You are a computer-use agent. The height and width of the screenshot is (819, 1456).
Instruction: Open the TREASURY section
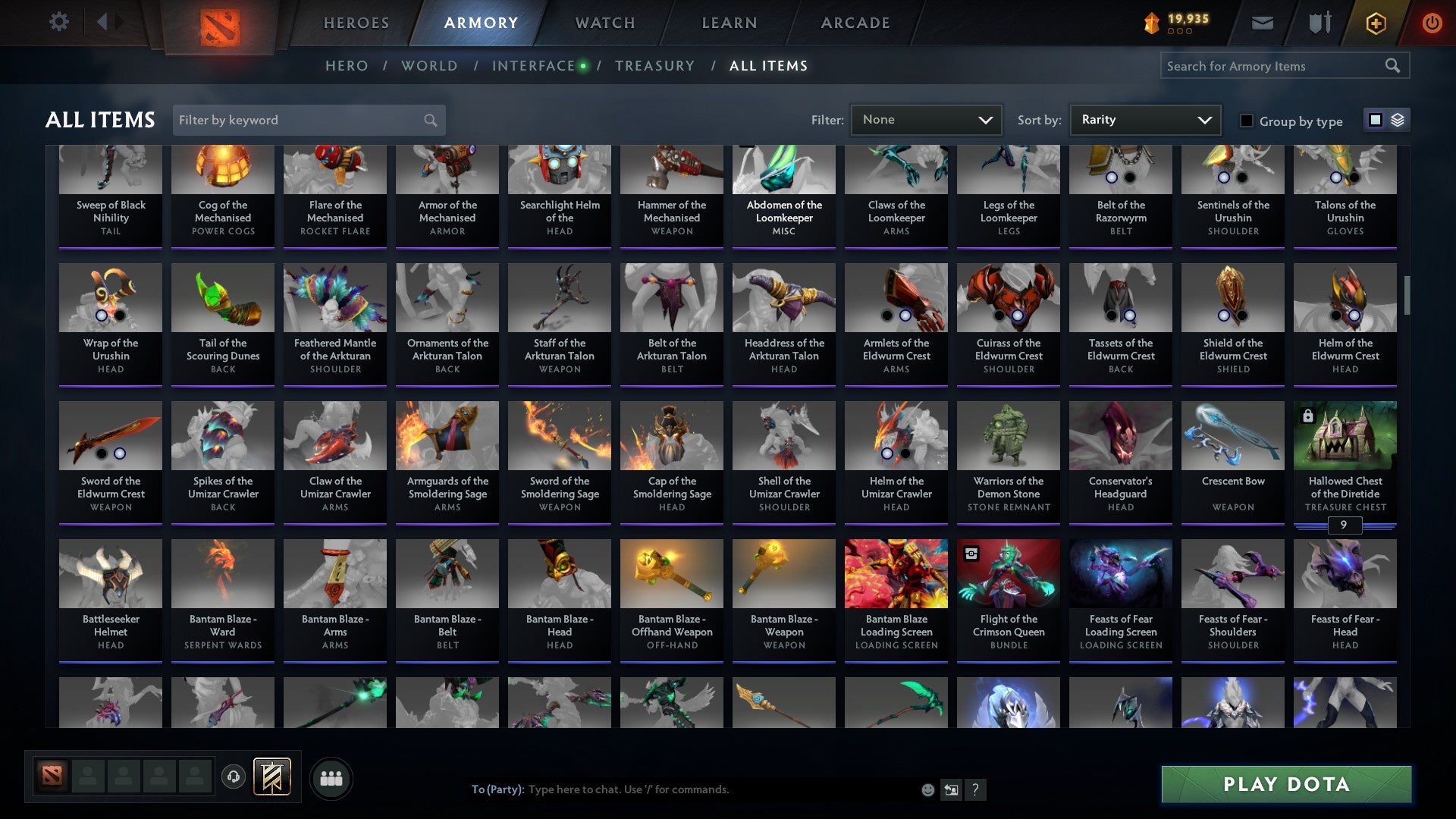[x=655, y=65]
